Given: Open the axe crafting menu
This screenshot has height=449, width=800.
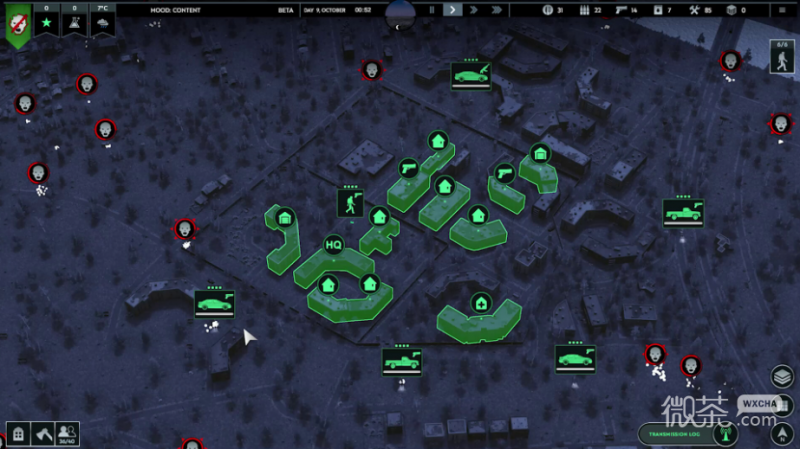Looking at the screenshot, I should [43, 435].
